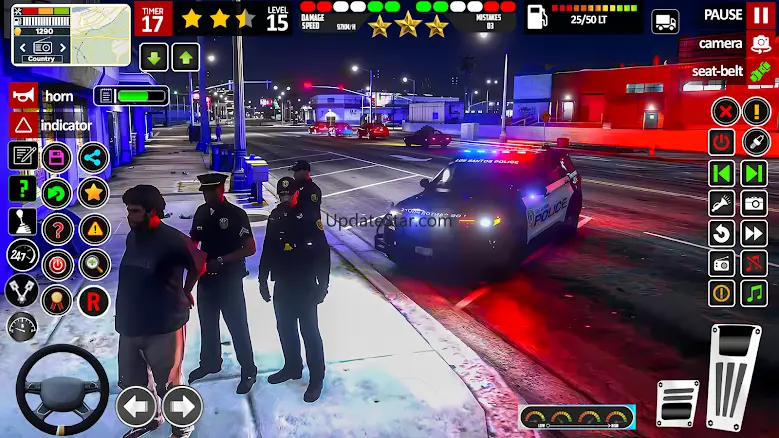Fasten the seat-belt
779x438 pixels.
pyautogui.click(x=760, y=72)
